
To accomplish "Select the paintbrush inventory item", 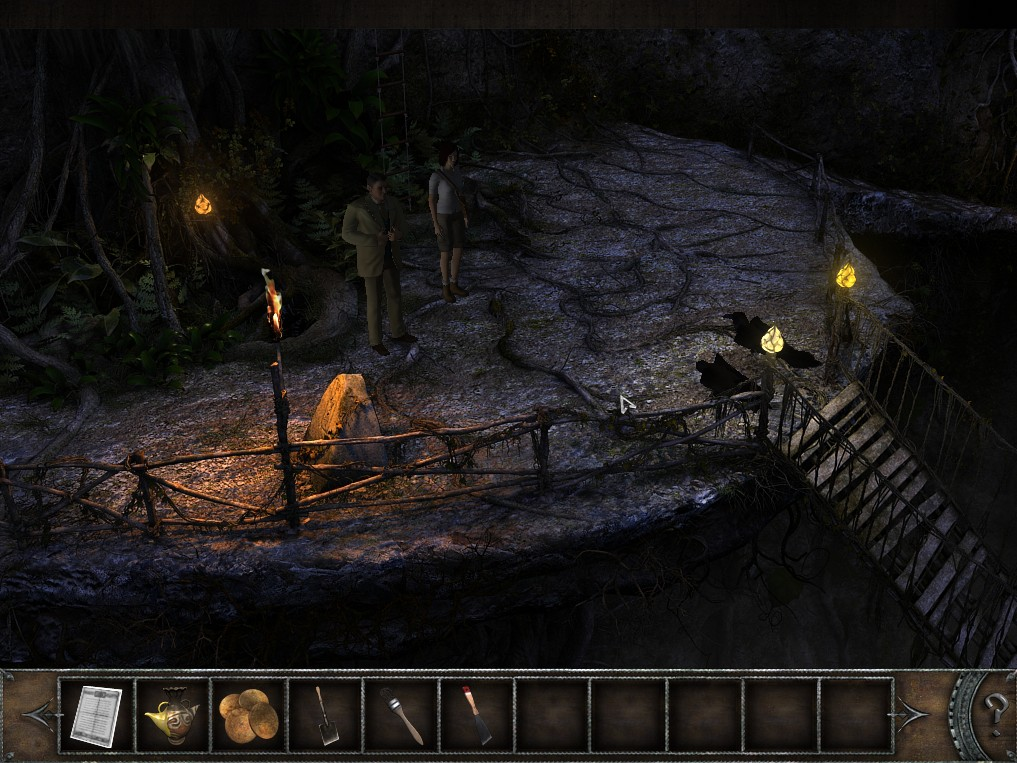I will pos(401,716).
